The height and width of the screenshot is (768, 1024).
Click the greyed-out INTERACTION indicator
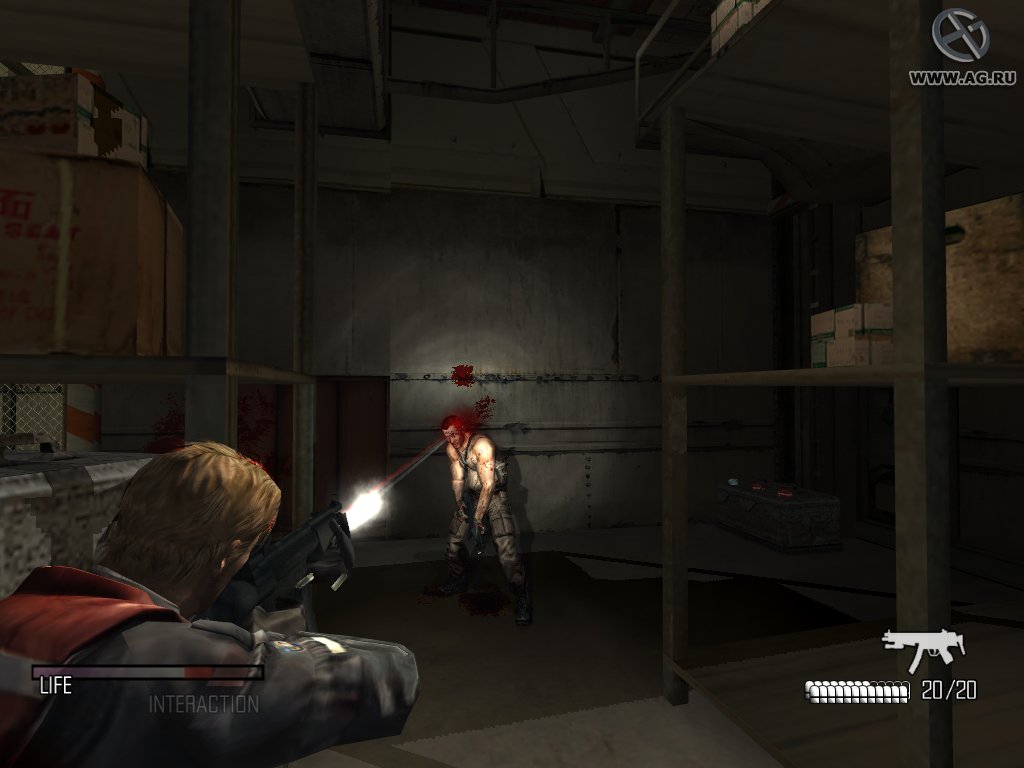coord(204,704)
